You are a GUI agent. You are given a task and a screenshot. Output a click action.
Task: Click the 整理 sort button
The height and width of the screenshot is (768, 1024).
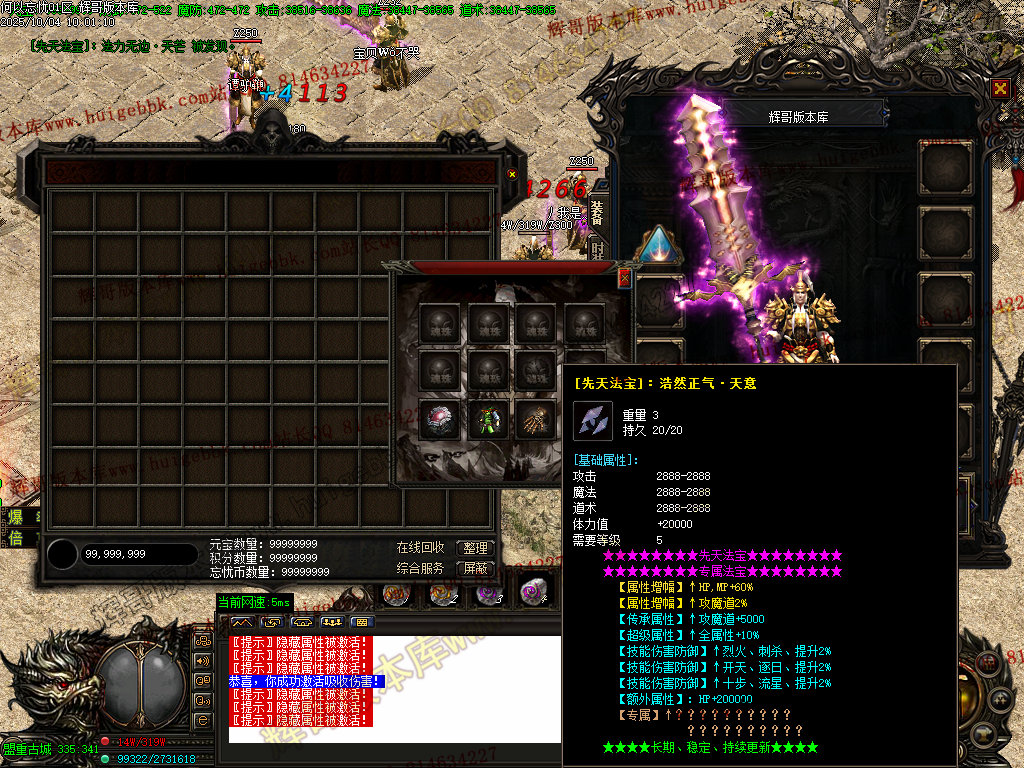click(x=476, y=548)
